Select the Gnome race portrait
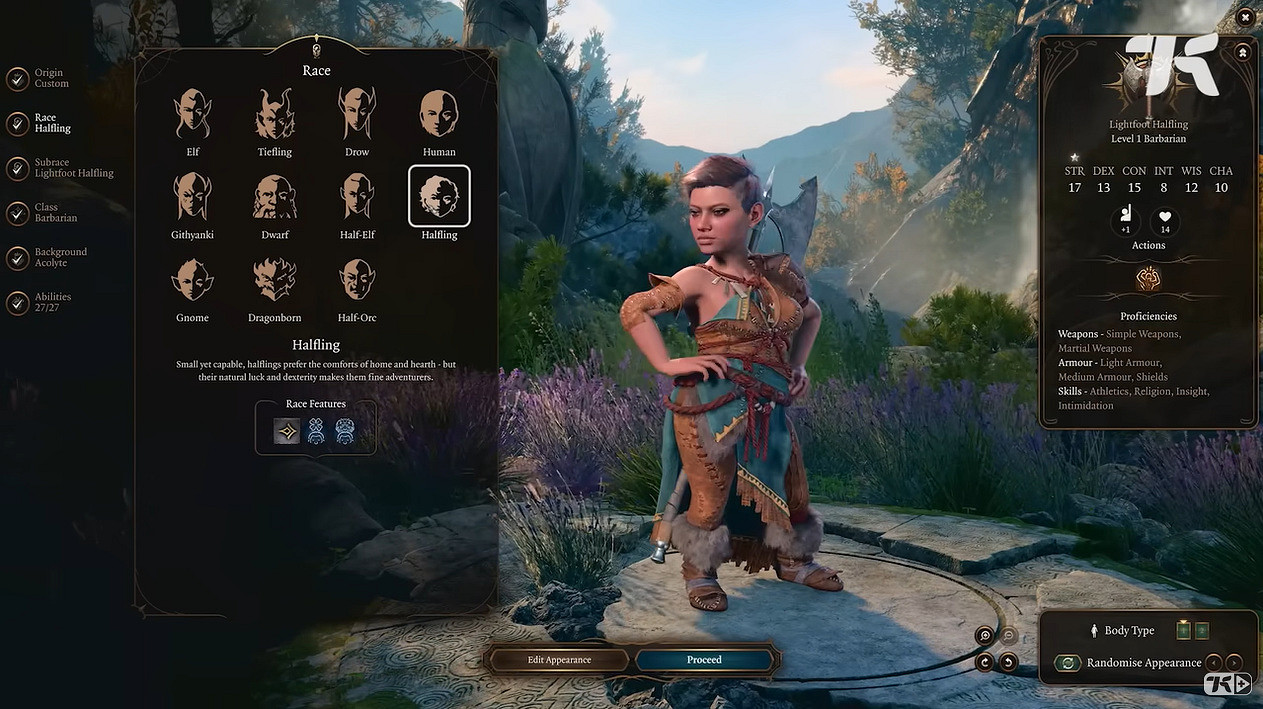 click(x=192, y=280)
